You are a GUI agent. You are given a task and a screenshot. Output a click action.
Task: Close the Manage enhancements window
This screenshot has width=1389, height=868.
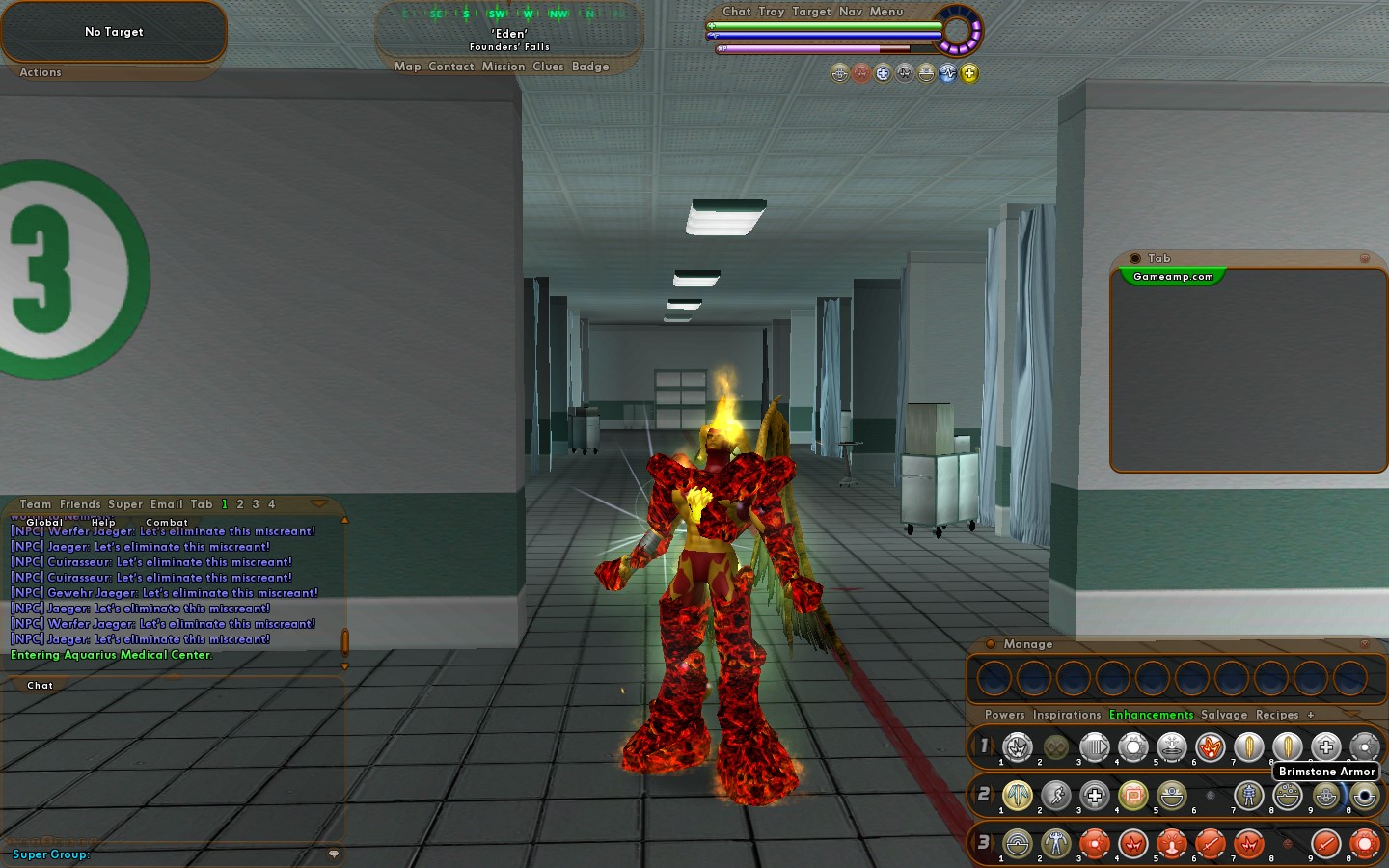tap(1364, 644)
